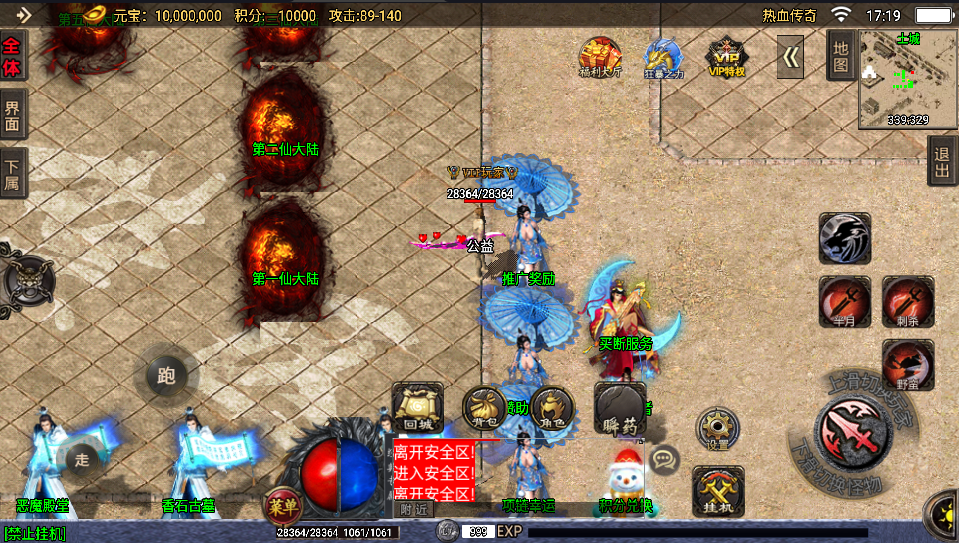Tap the 走 walk button

pos(83,458)
